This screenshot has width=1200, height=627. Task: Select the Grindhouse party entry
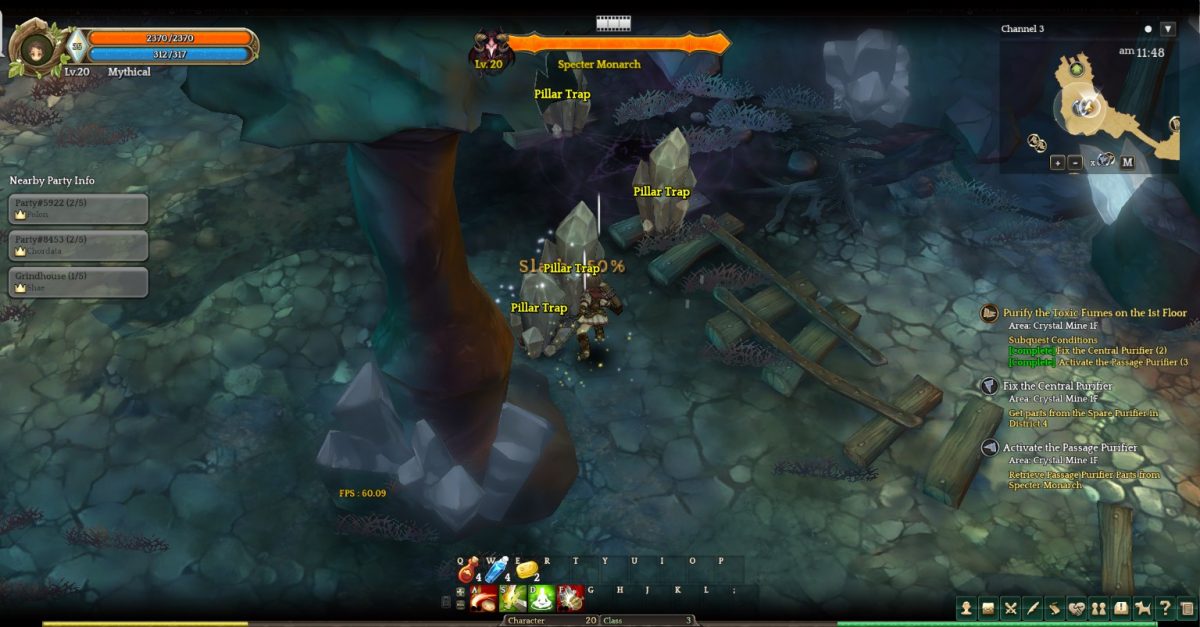point(79,281)
